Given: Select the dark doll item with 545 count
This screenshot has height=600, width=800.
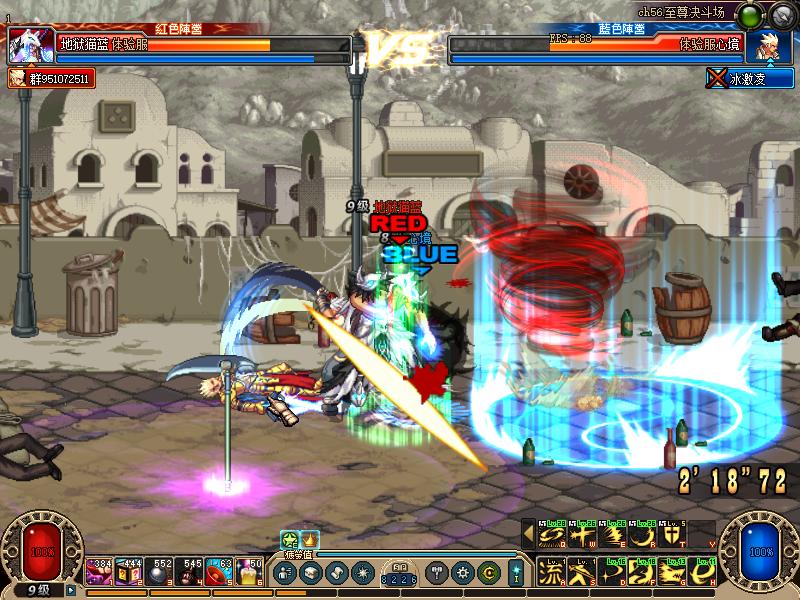Looking at the screenshot, I should 189,572.
